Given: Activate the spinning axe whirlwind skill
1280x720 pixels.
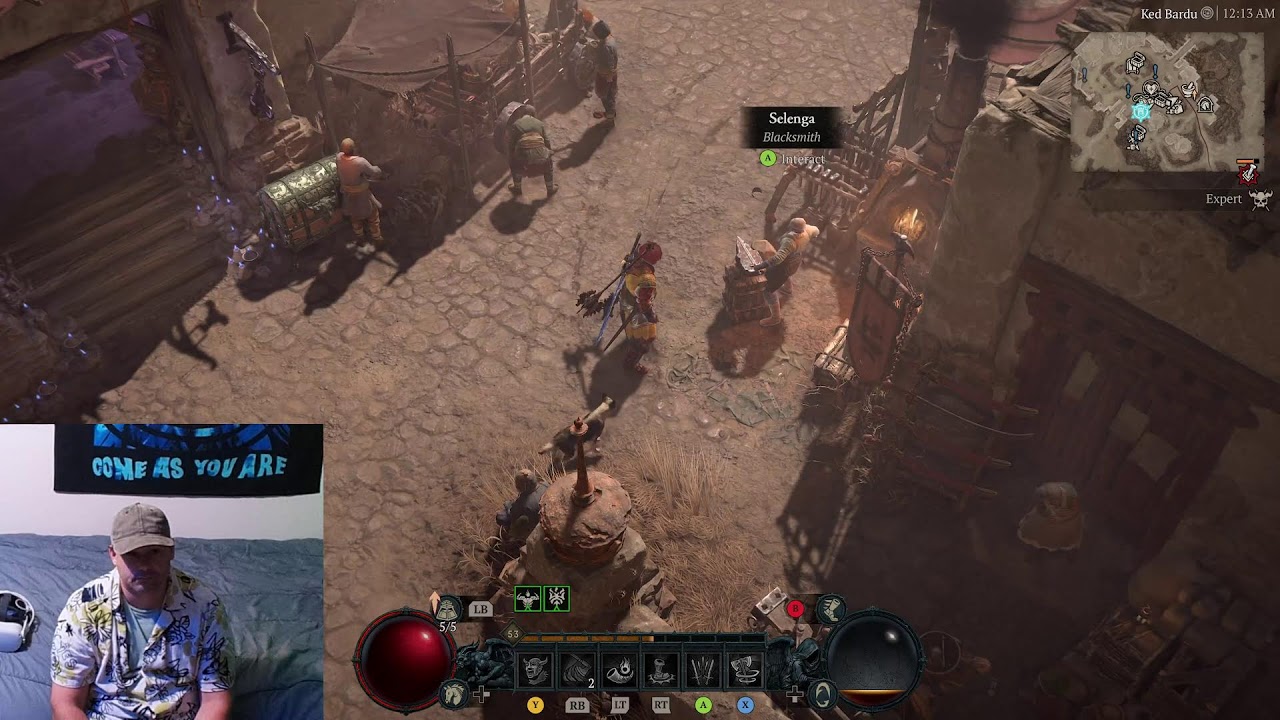Looking at the screenshot, I should click(x=745, y=670).
